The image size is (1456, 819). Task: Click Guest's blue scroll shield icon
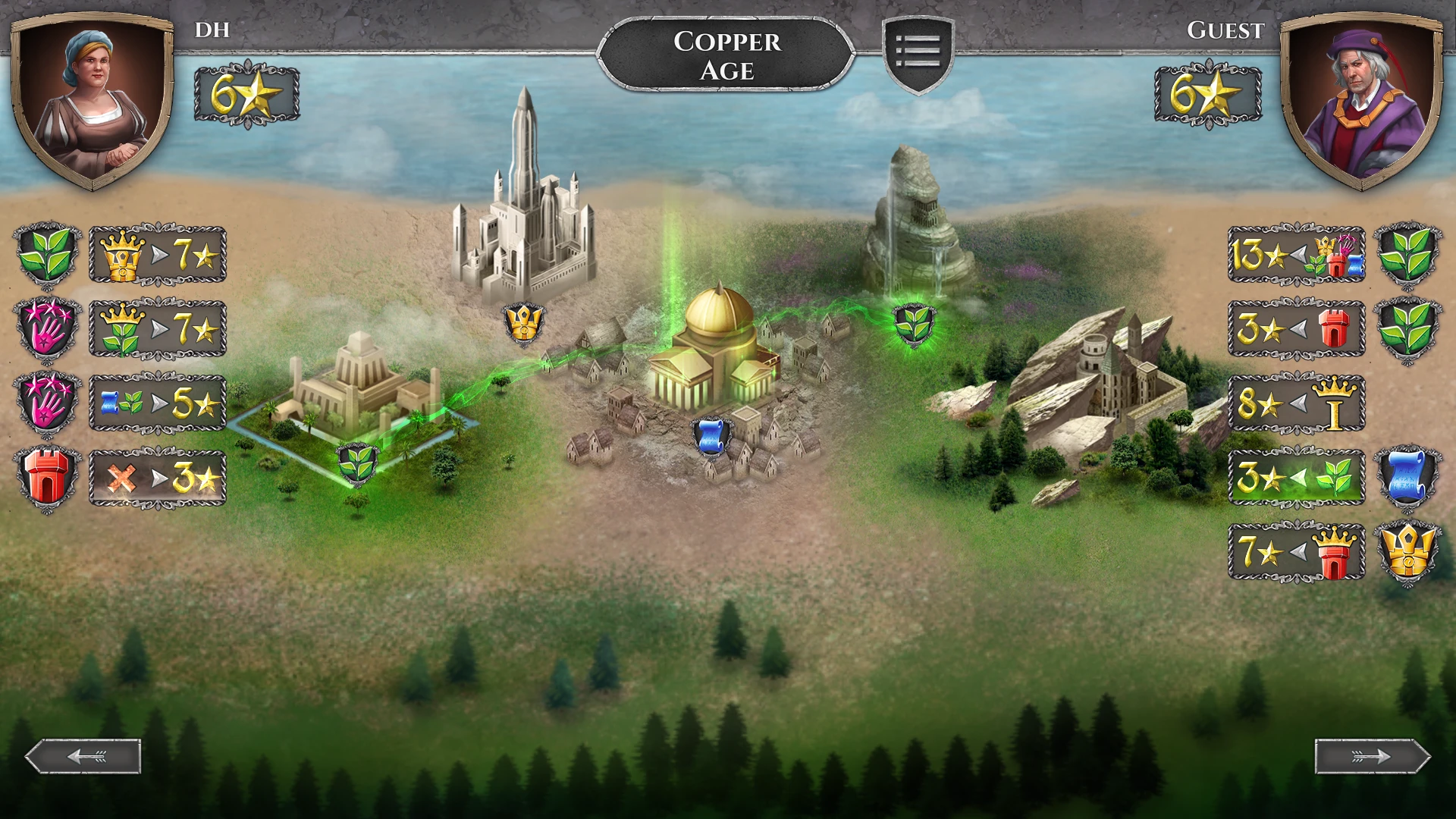[x=1407, y=478]
